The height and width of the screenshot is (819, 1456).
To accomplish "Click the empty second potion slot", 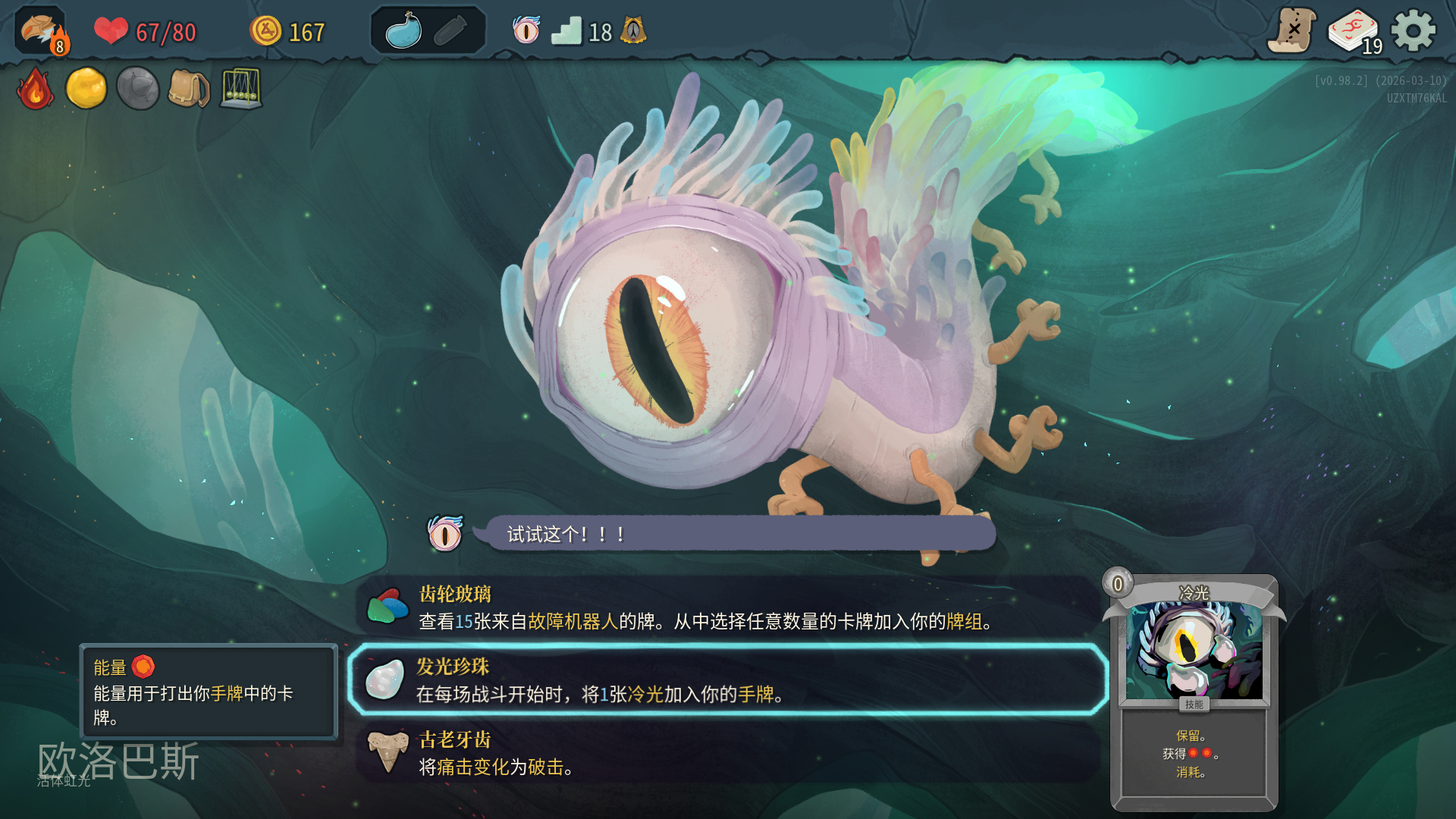I will [x=452, y=31].
